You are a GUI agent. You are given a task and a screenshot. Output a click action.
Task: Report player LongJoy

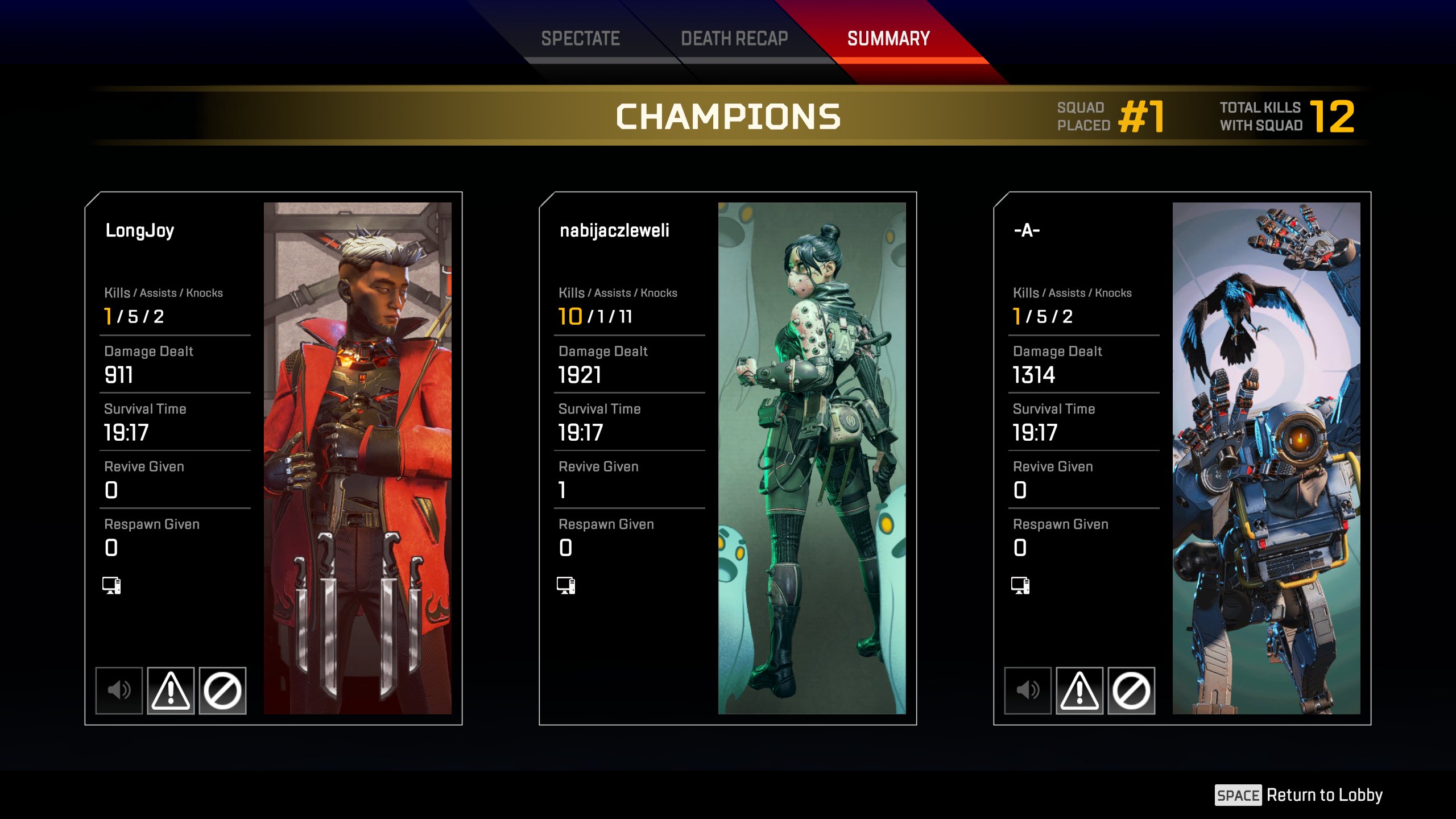[x=171, y=690]
